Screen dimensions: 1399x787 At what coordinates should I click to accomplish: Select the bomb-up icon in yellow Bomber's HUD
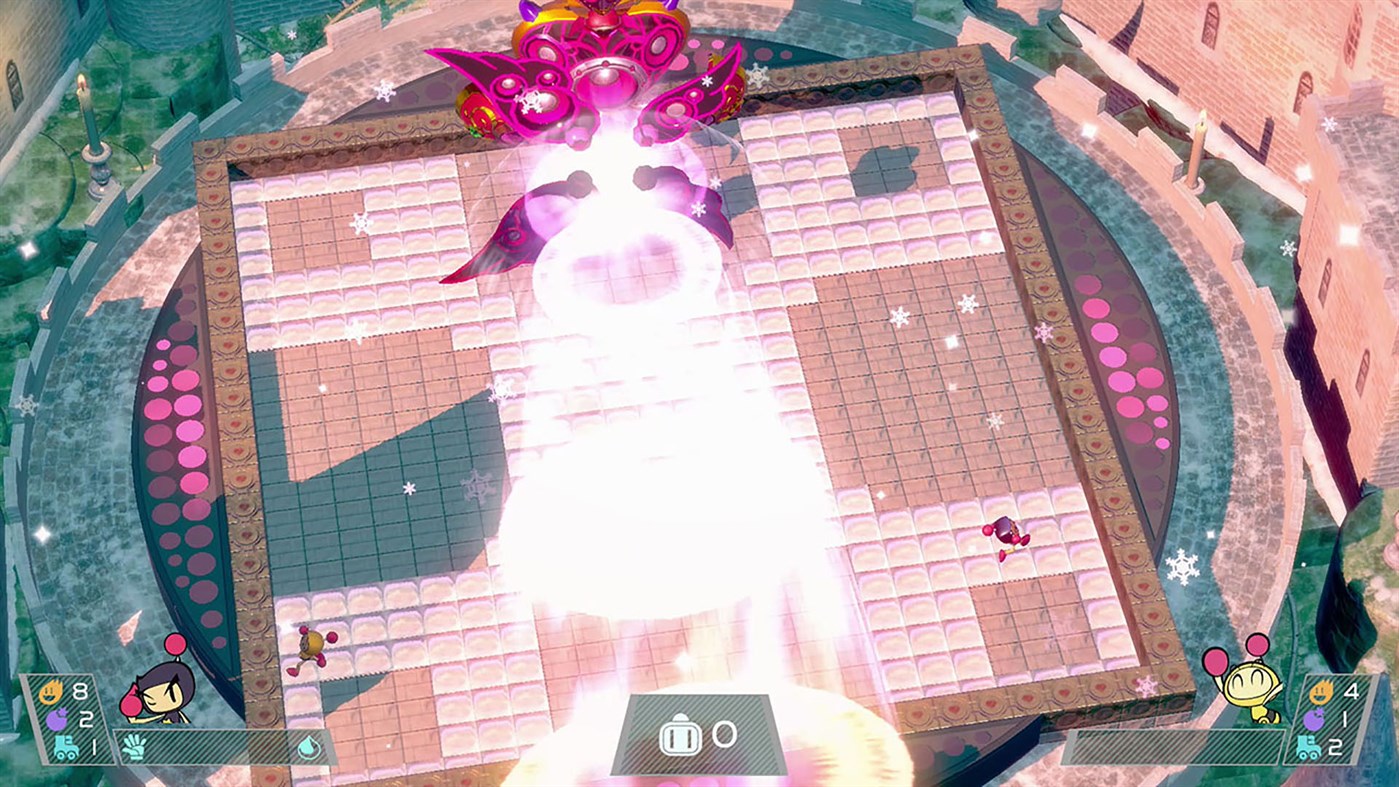pyautogui.click(x=1315, y=720)
